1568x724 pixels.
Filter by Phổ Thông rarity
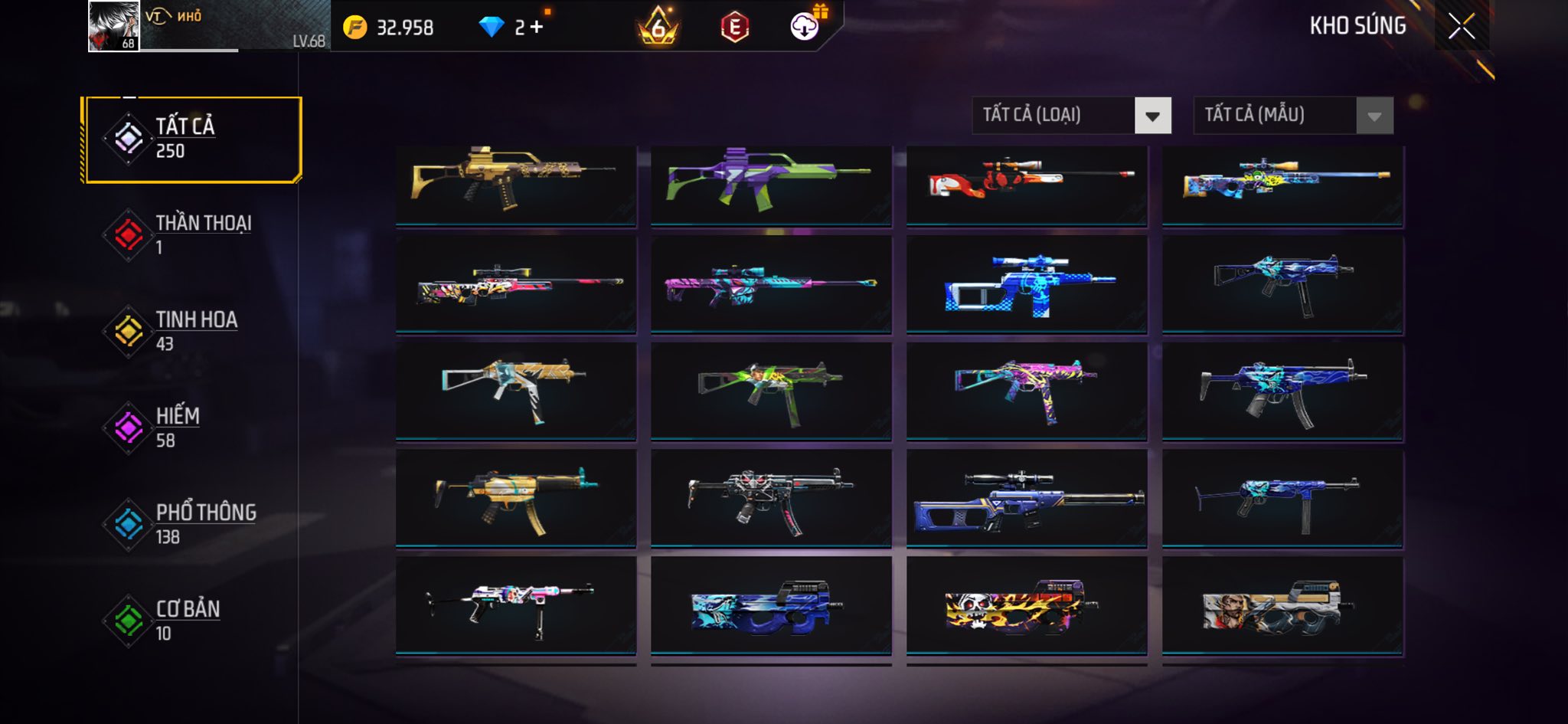pos(191,524)
